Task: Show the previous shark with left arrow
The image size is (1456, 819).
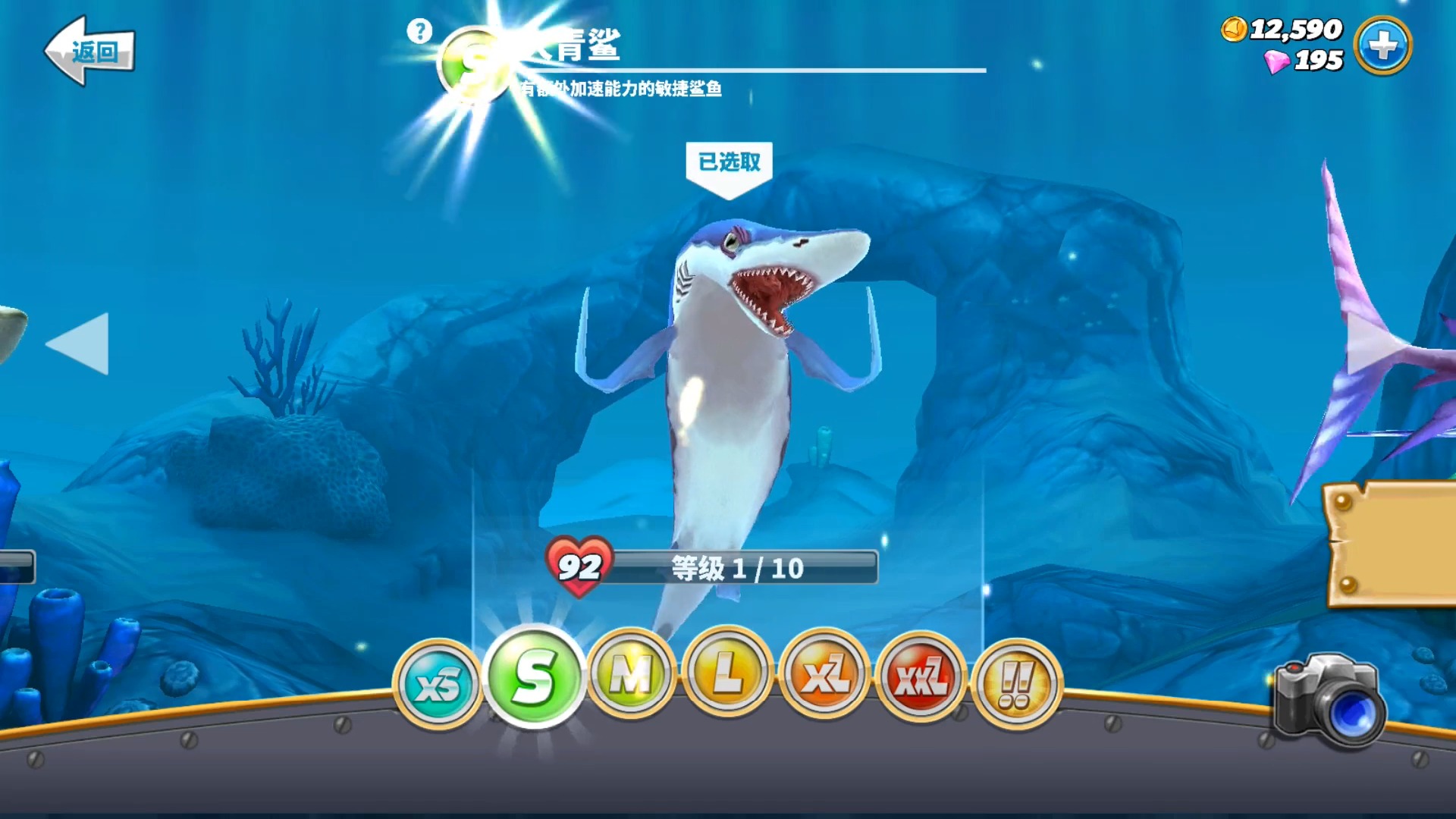Action: [78, 344]
